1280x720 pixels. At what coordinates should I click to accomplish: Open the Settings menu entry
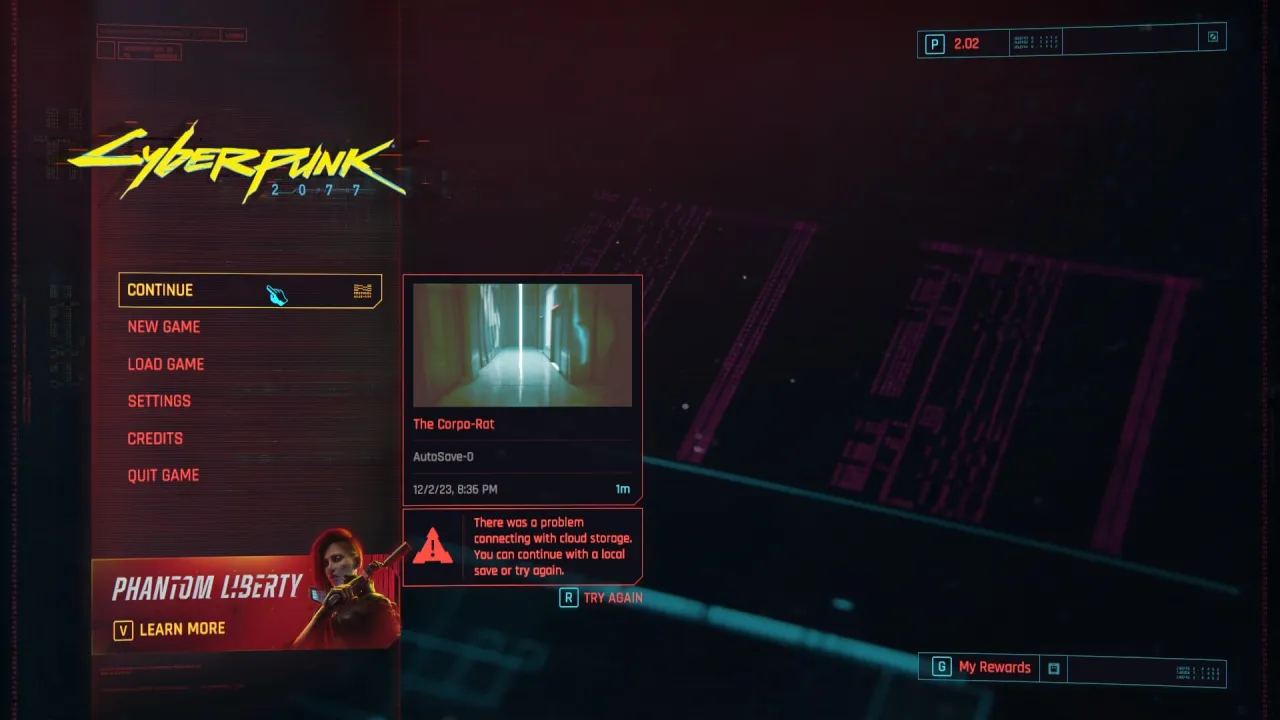(159, 401)
